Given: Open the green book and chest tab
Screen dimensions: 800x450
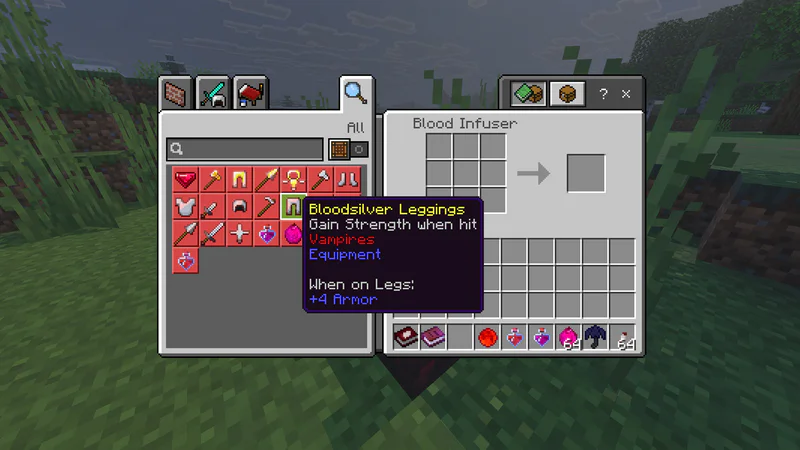Looking at the screenshot, I should (527, 94).
